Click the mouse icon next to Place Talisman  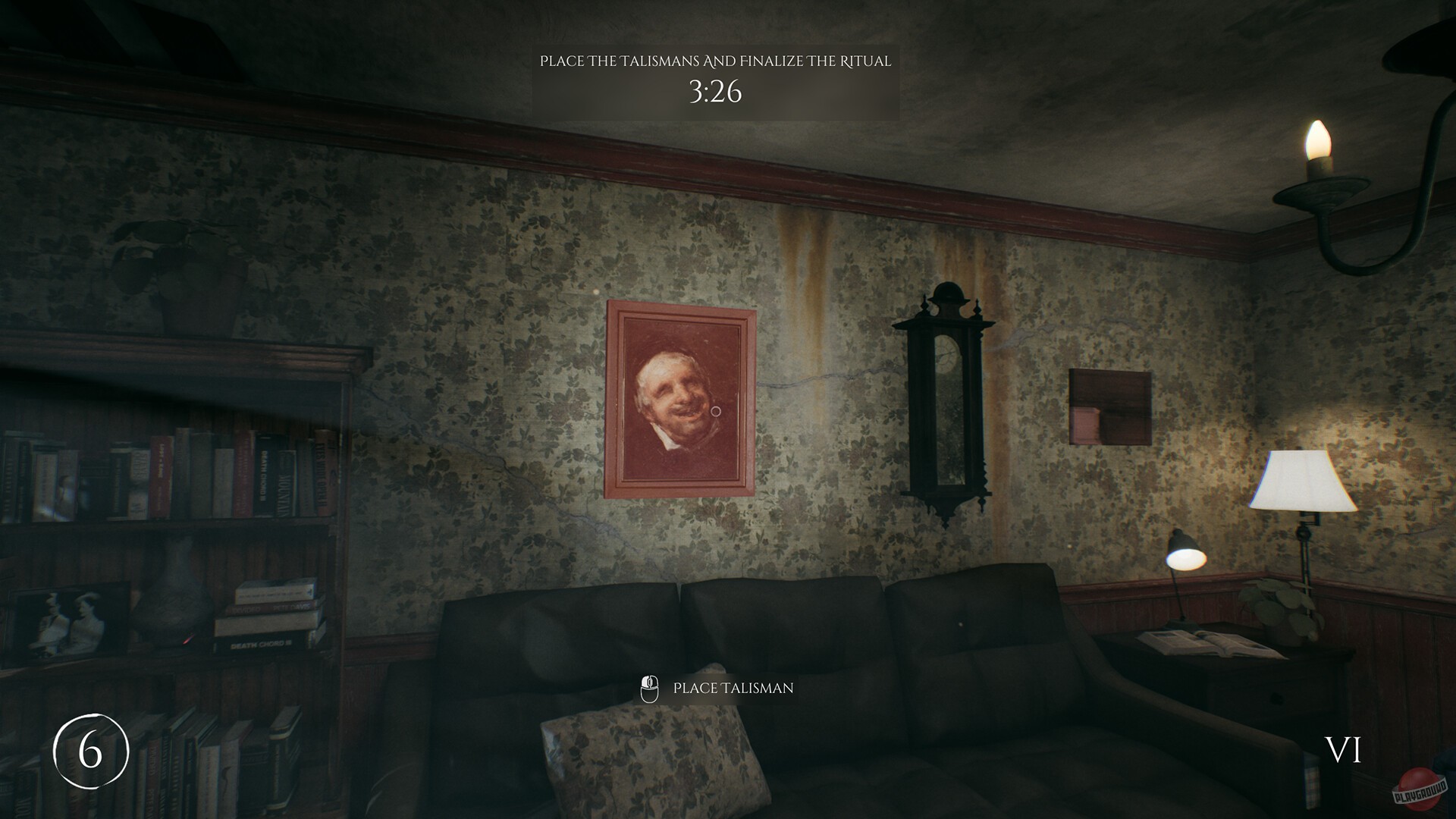[650, 688]
